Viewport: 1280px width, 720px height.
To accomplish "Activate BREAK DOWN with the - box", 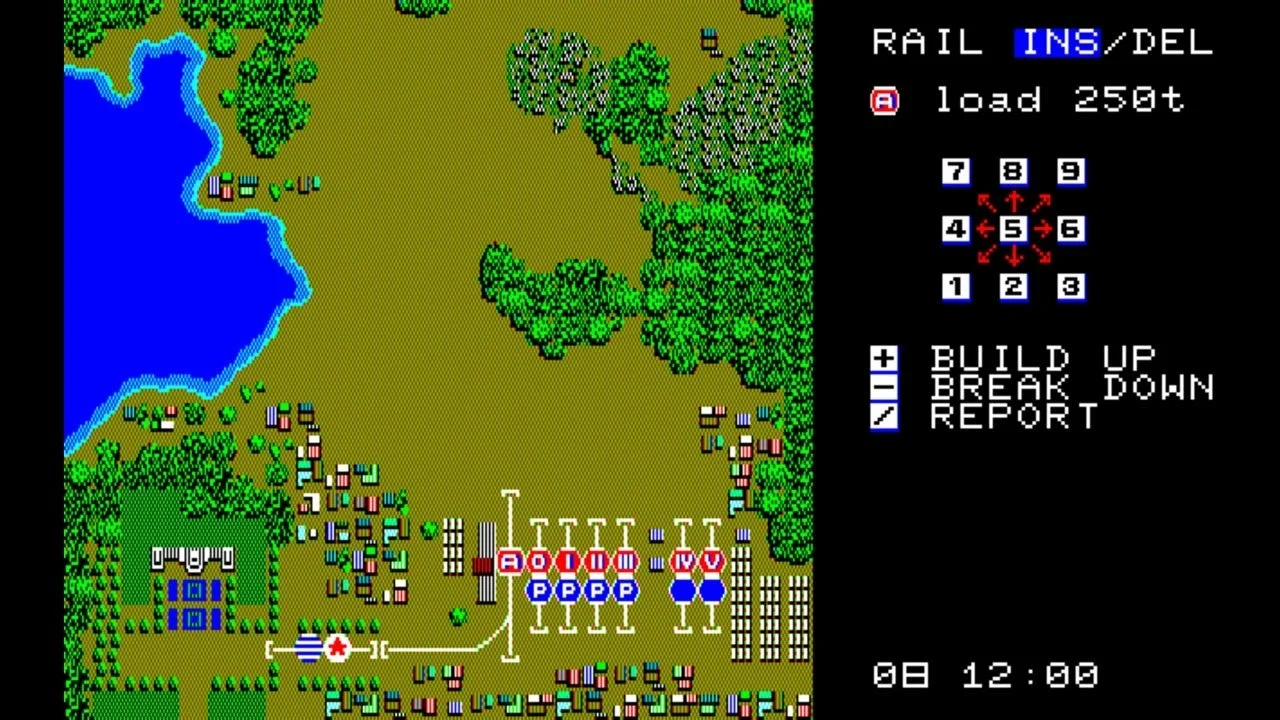I will 884,387.
